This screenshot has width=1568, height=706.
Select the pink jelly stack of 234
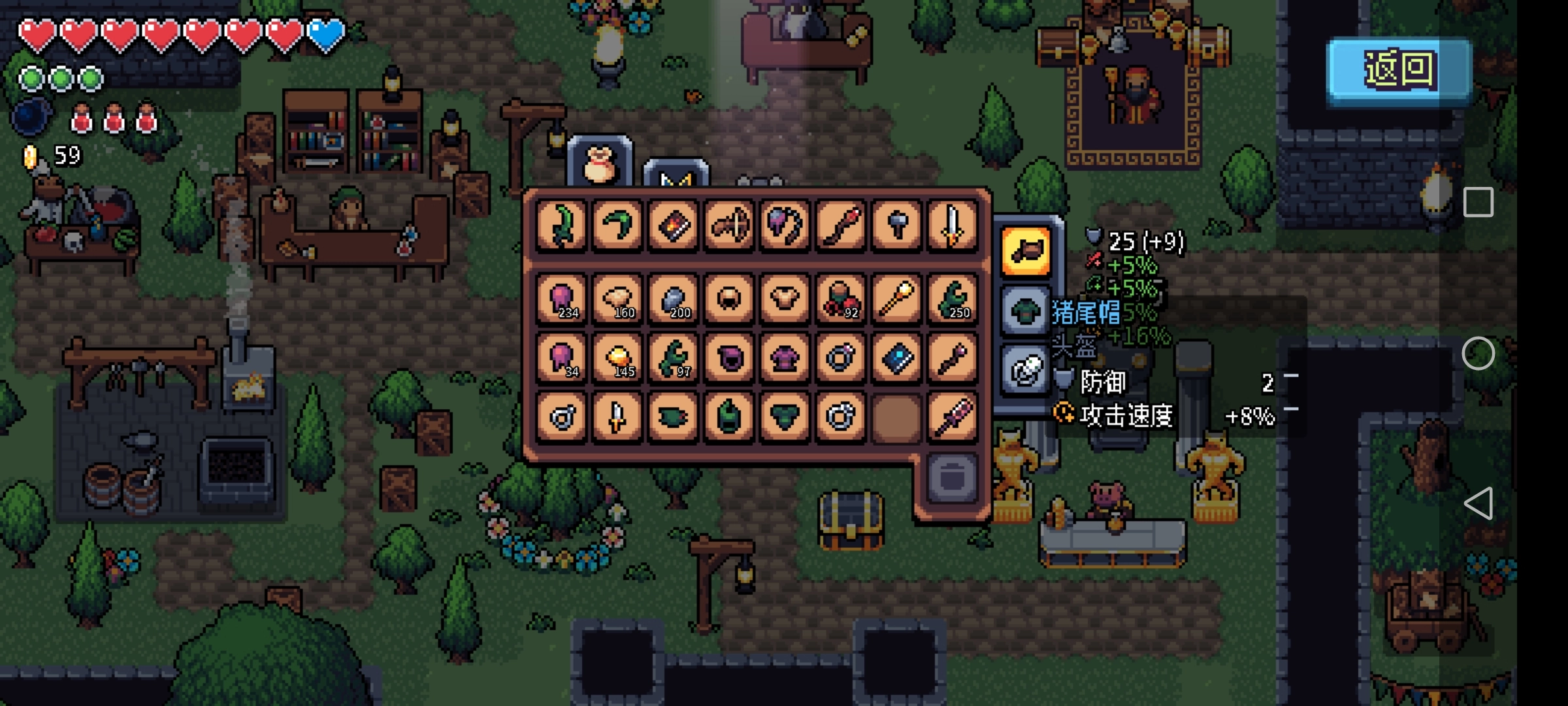coord(562,299)
